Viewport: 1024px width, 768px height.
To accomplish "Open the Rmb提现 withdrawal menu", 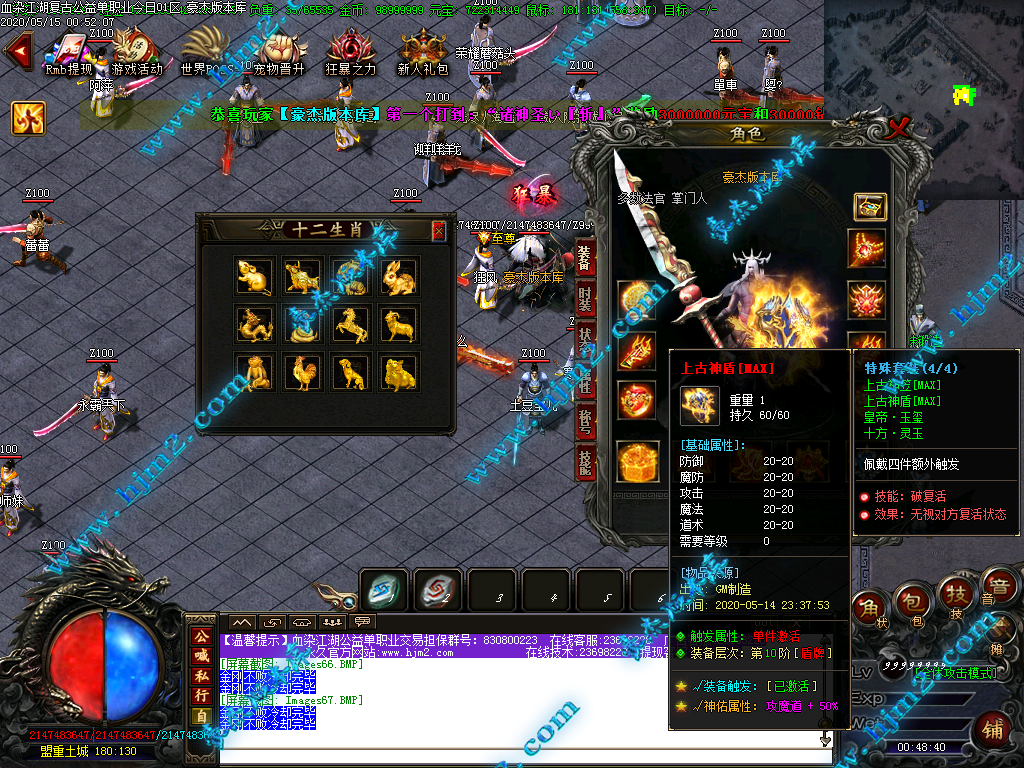I will pyautogui.click(x=69, y=53).
